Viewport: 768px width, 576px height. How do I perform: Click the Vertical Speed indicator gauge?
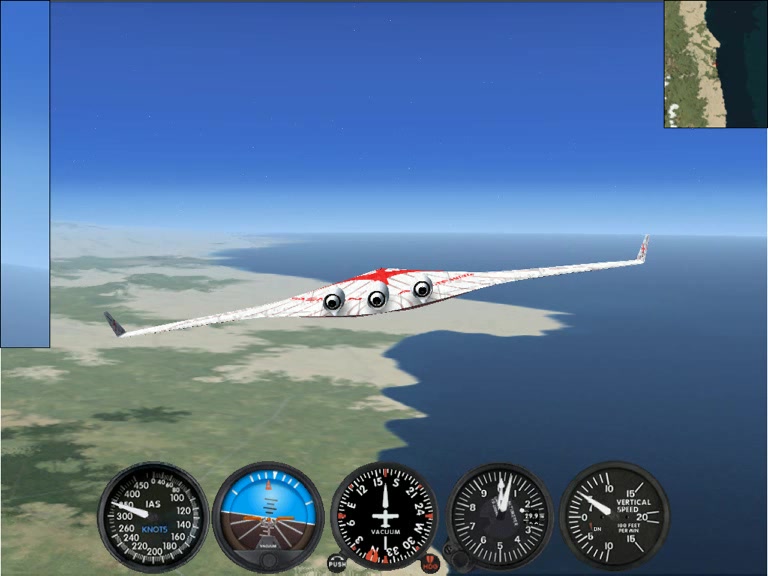coord(614,515)
